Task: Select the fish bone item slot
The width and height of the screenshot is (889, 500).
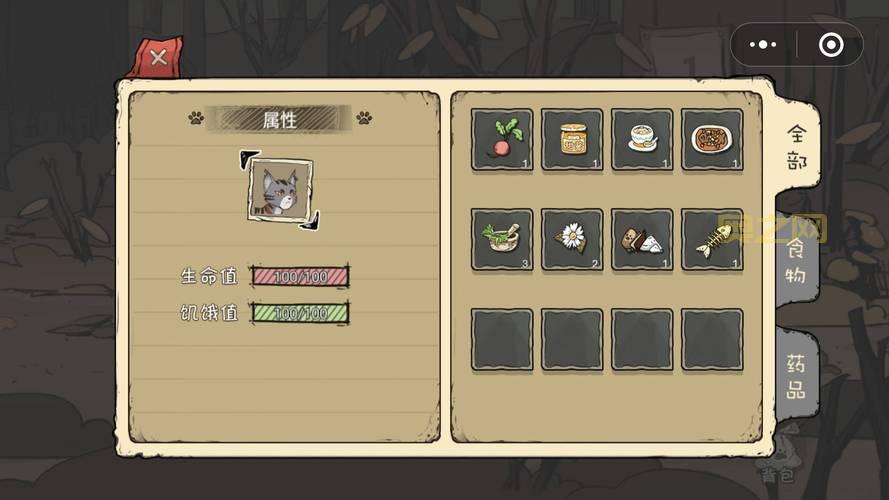Action: click(712, 239)
